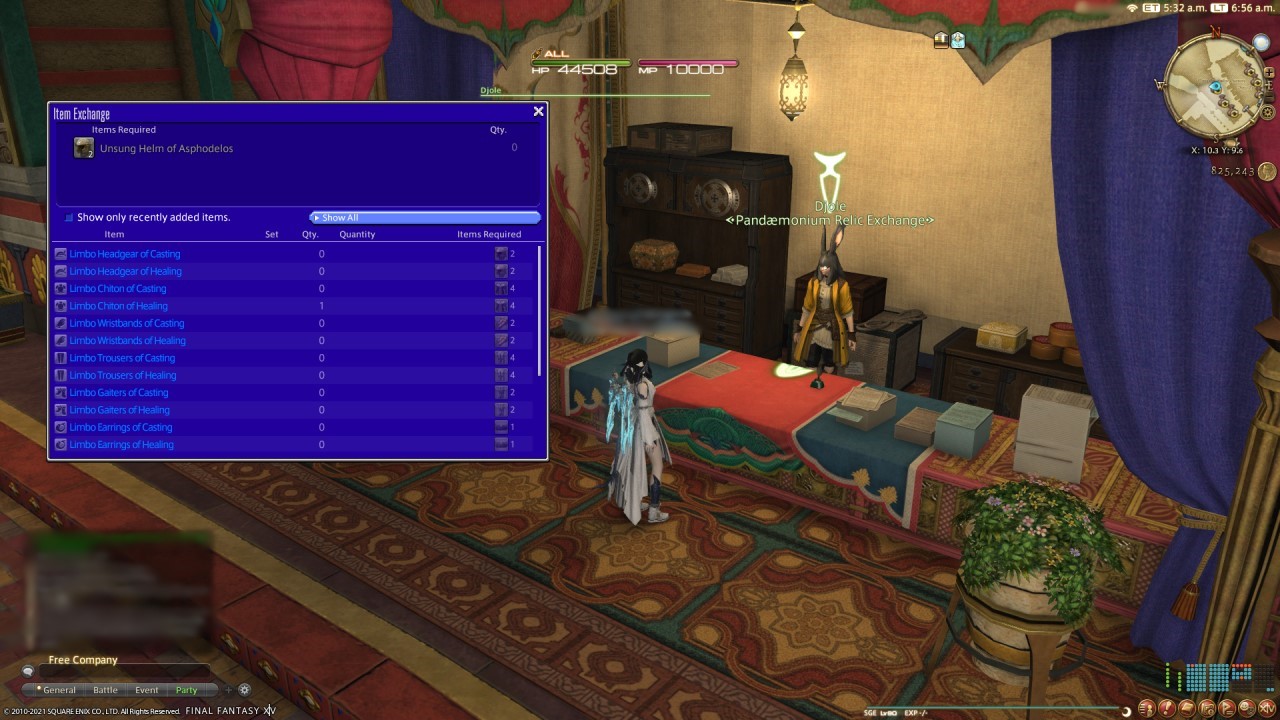This screenshot has height=720, width=1280.
Task: Open chat settings with the gear icon
Action: click(244, 688)
